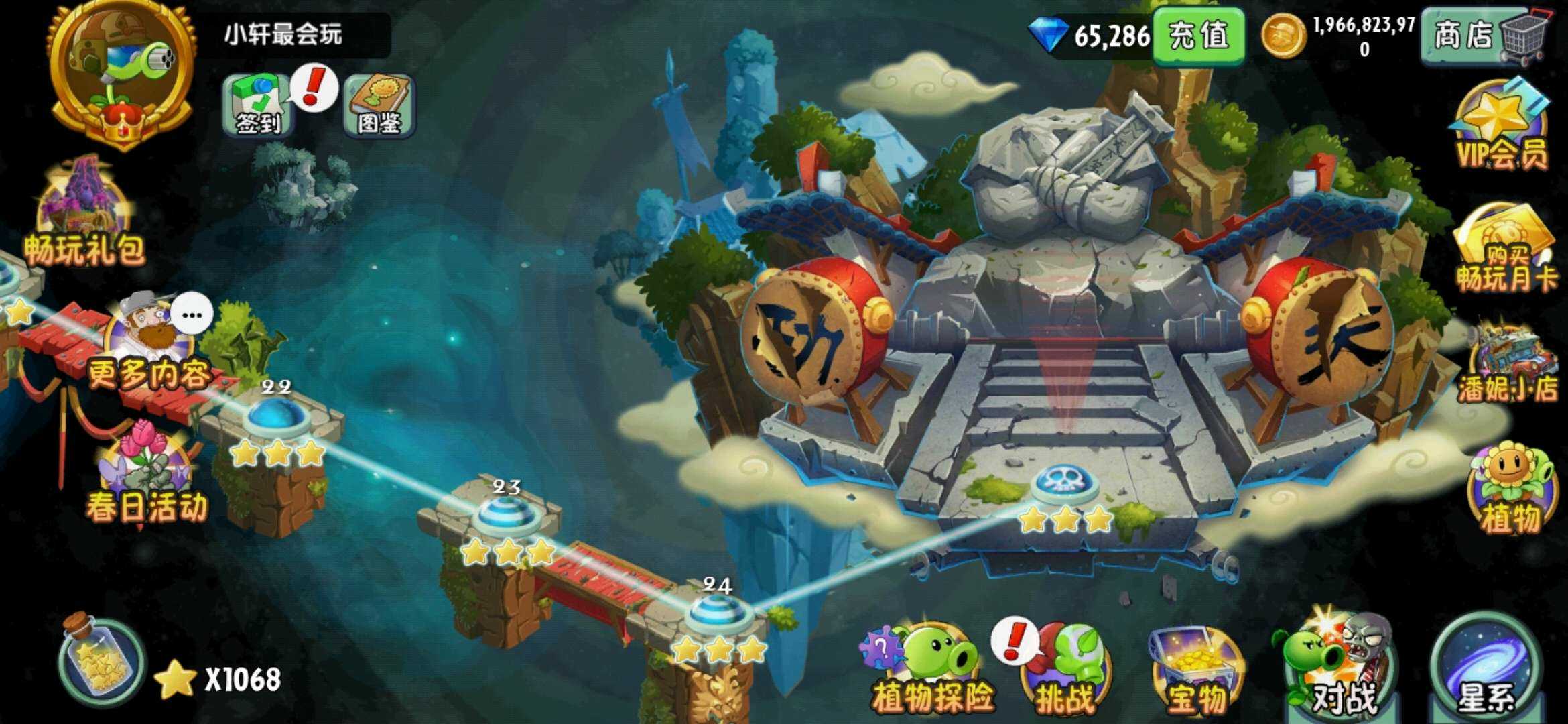The height and width of the screenshot is (724, 1568).
Task: Open the 挑战 challenge mode
Action: tap(1065, 670)
